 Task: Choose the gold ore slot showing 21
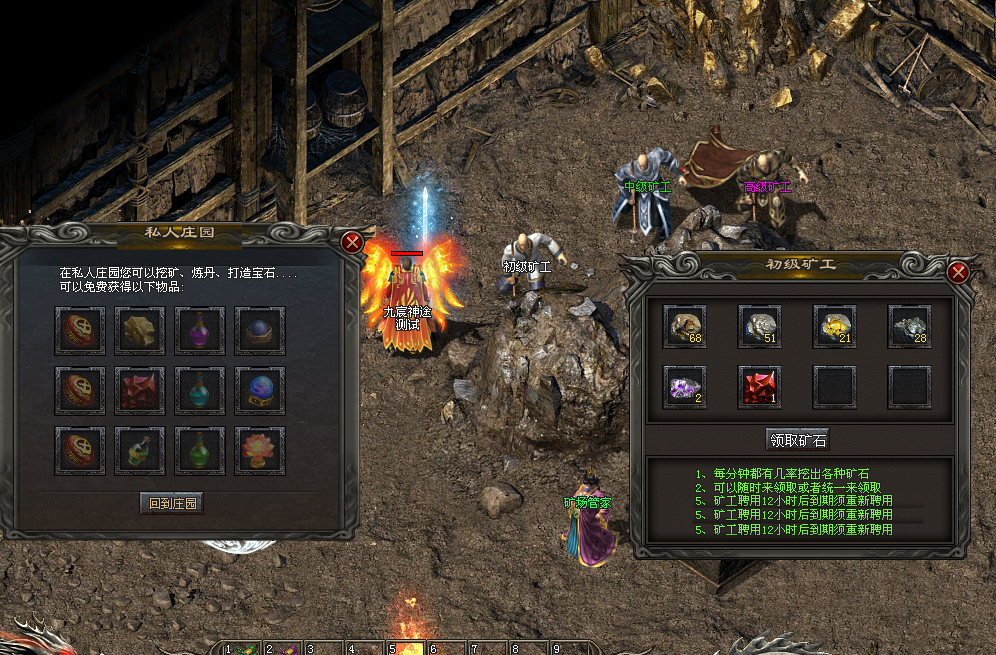(834, 326)
